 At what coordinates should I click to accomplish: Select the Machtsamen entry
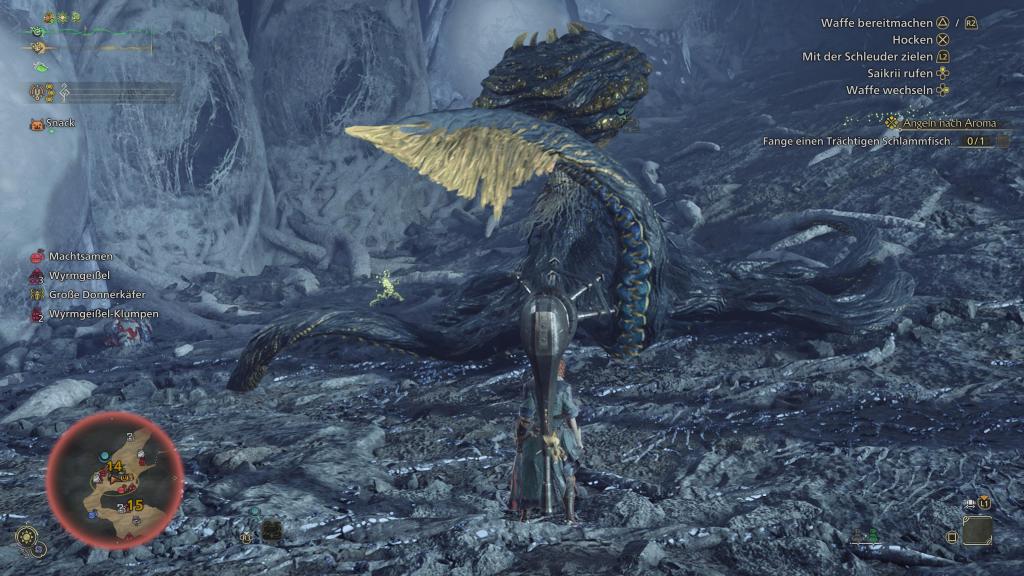(80, 257)
